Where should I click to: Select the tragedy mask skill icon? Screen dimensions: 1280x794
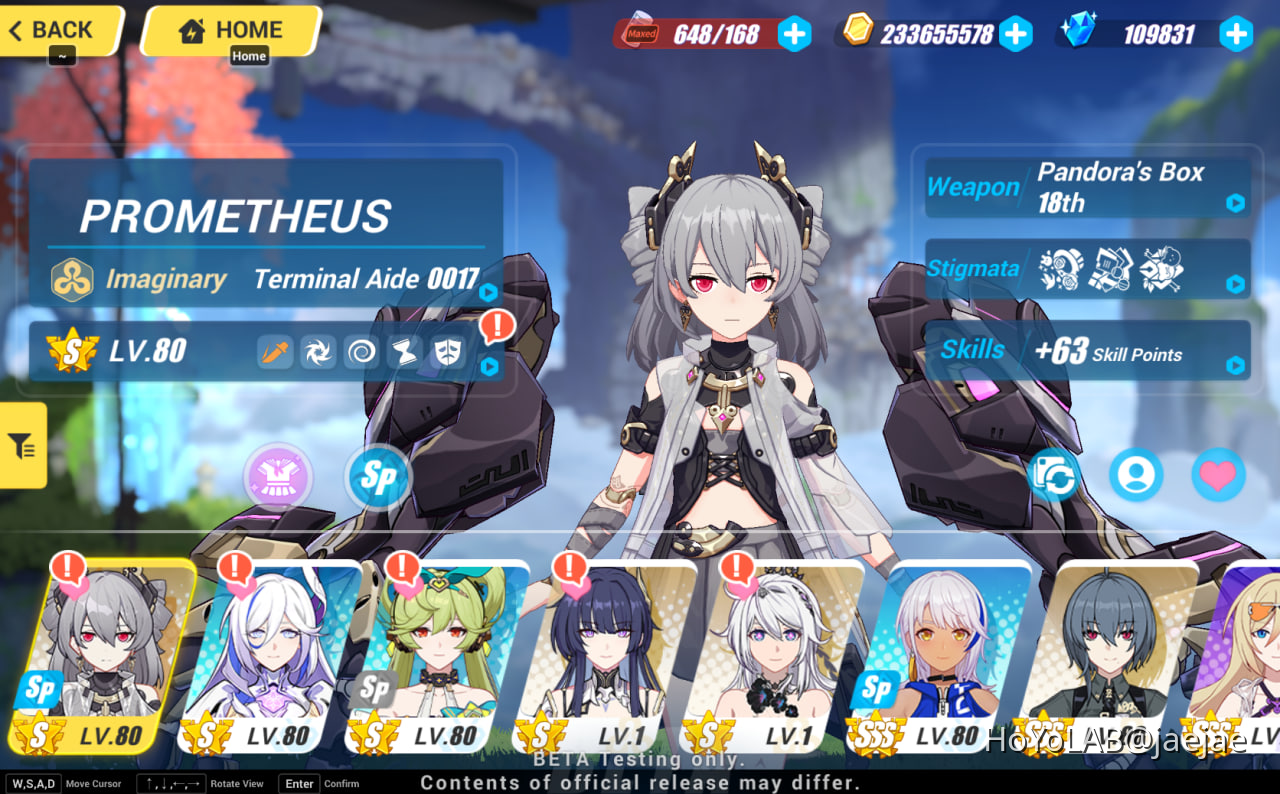(447, 351)
